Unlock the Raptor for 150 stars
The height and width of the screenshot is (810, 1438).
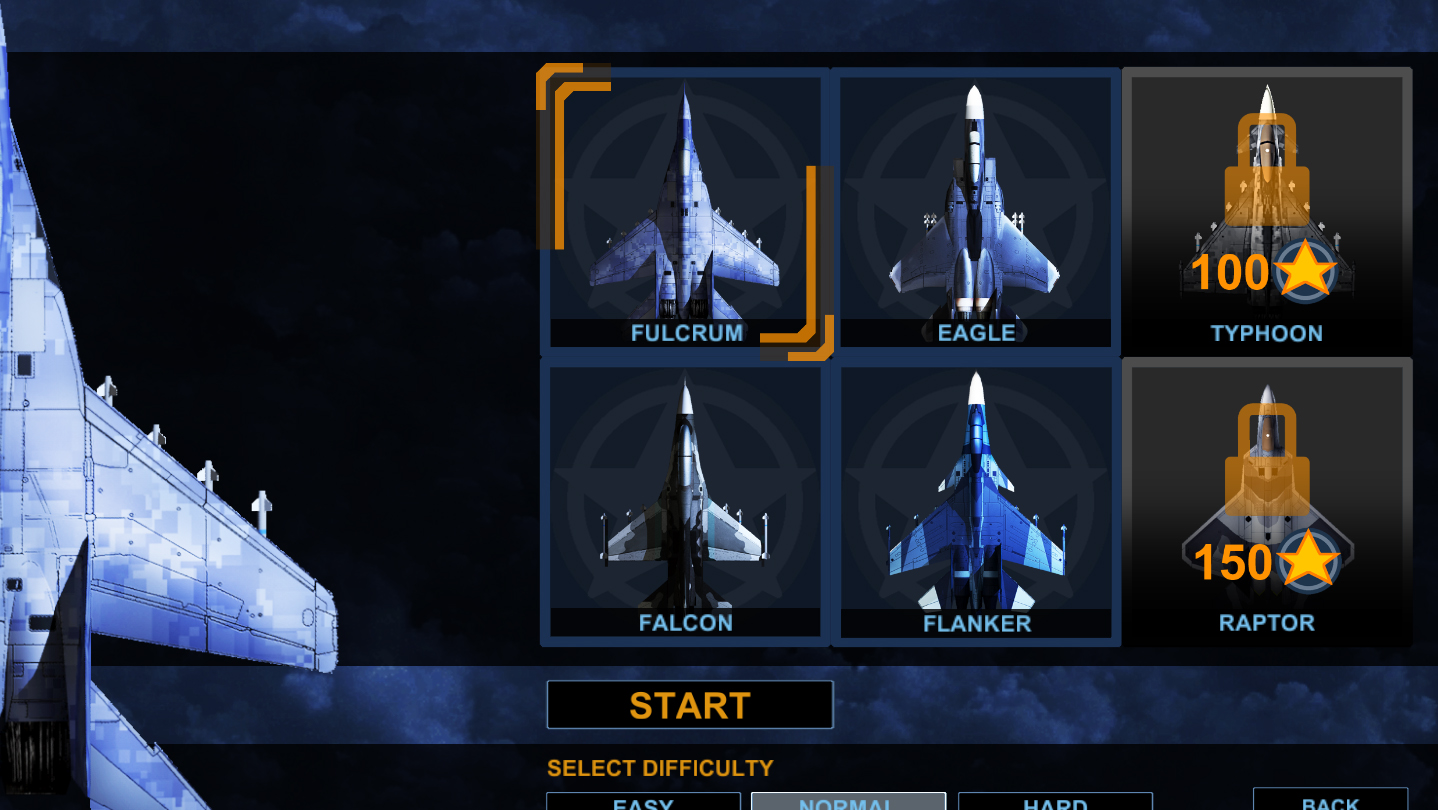1266,502
